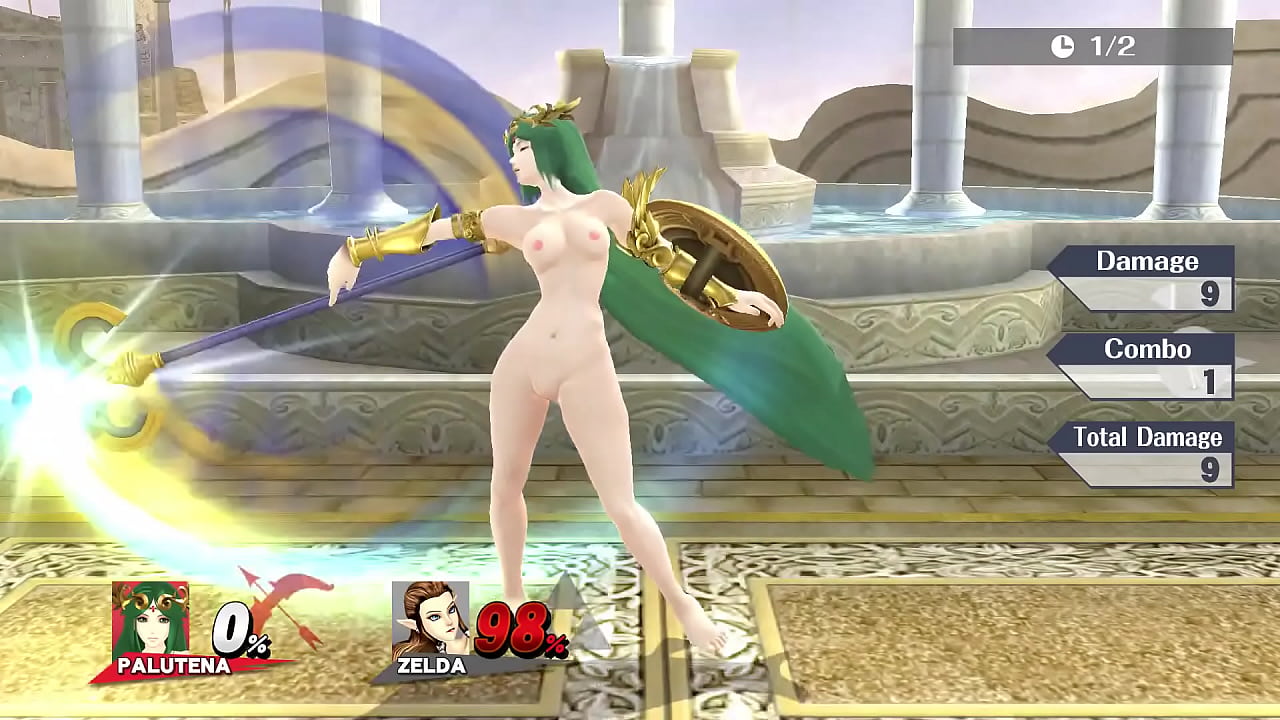Click Palutena's golden shield
1280x720 pixels.
click(x=710, y=260)
